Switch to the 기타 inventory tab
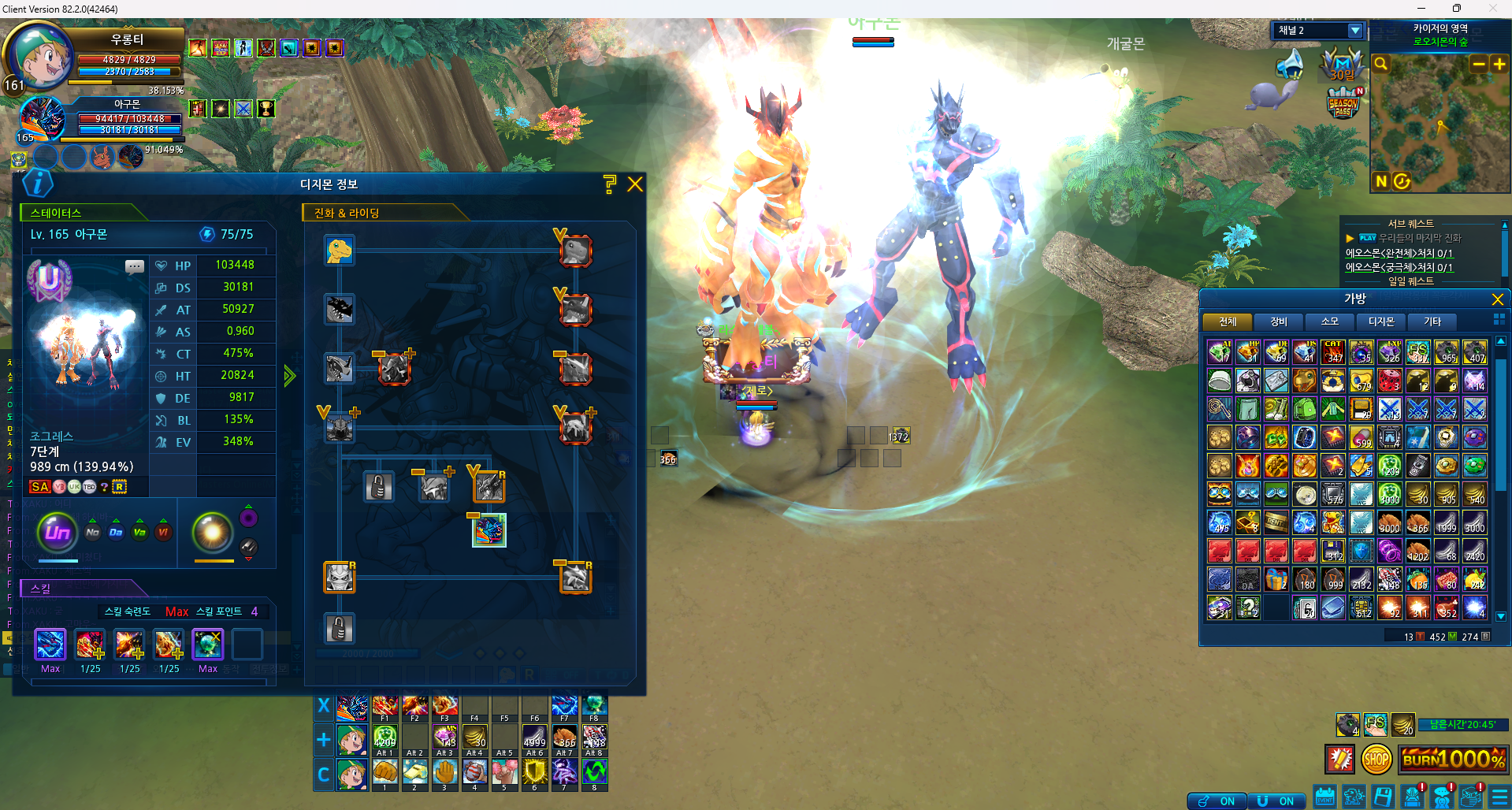The width and height of the screenshot is (1512, 810). coord(1432,321)
